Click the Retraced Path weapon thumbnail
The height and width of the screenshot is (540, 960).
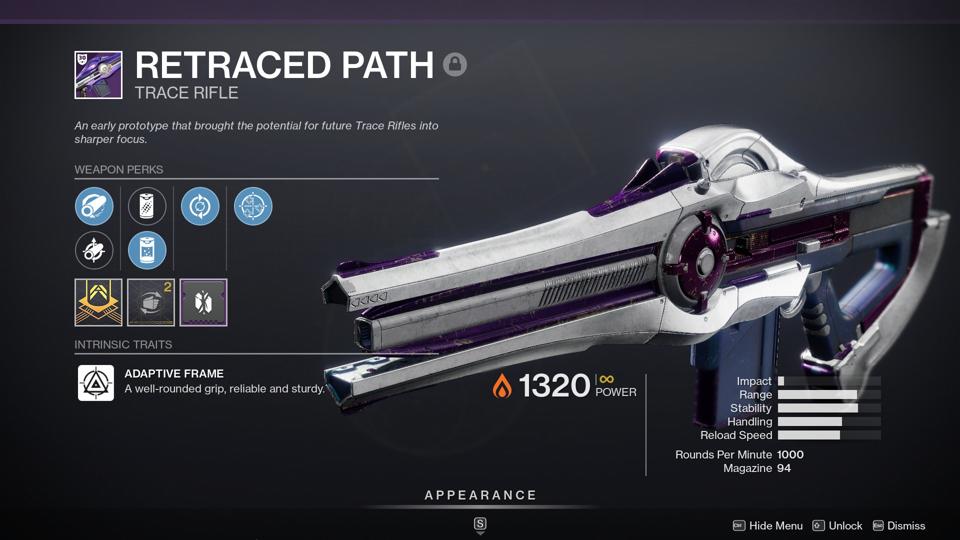[98, 75]
